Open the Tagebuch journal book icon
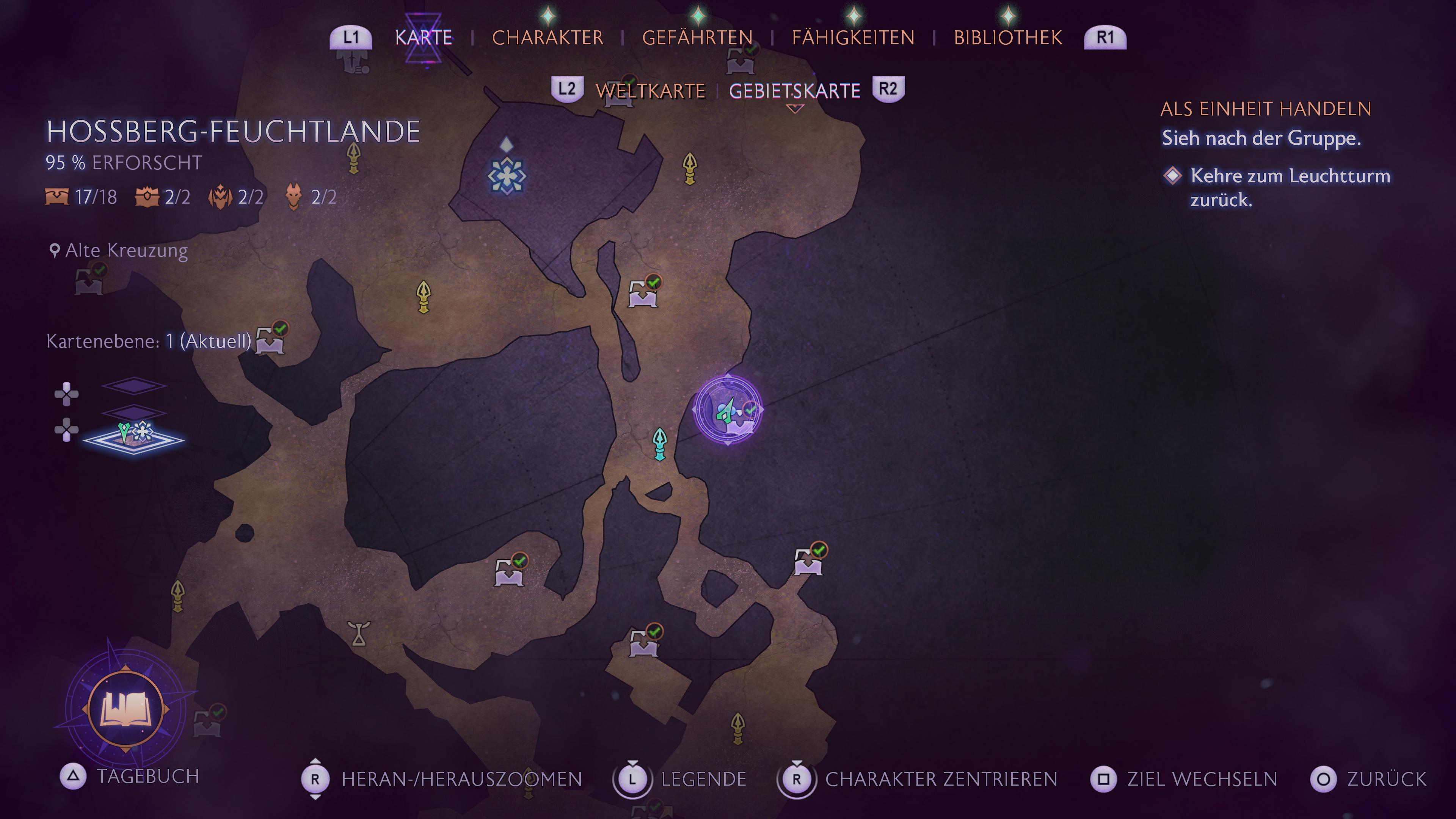The width and height of the screenshot is (1456, 819). click(x=126, y=709)
